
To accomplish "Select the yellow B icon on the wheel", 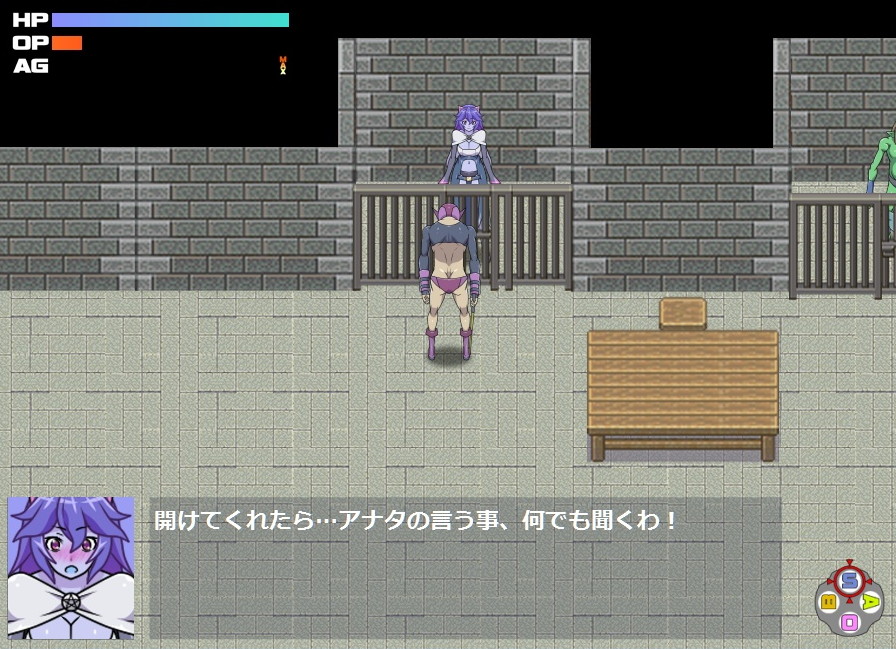I will (x=828, y=601).
